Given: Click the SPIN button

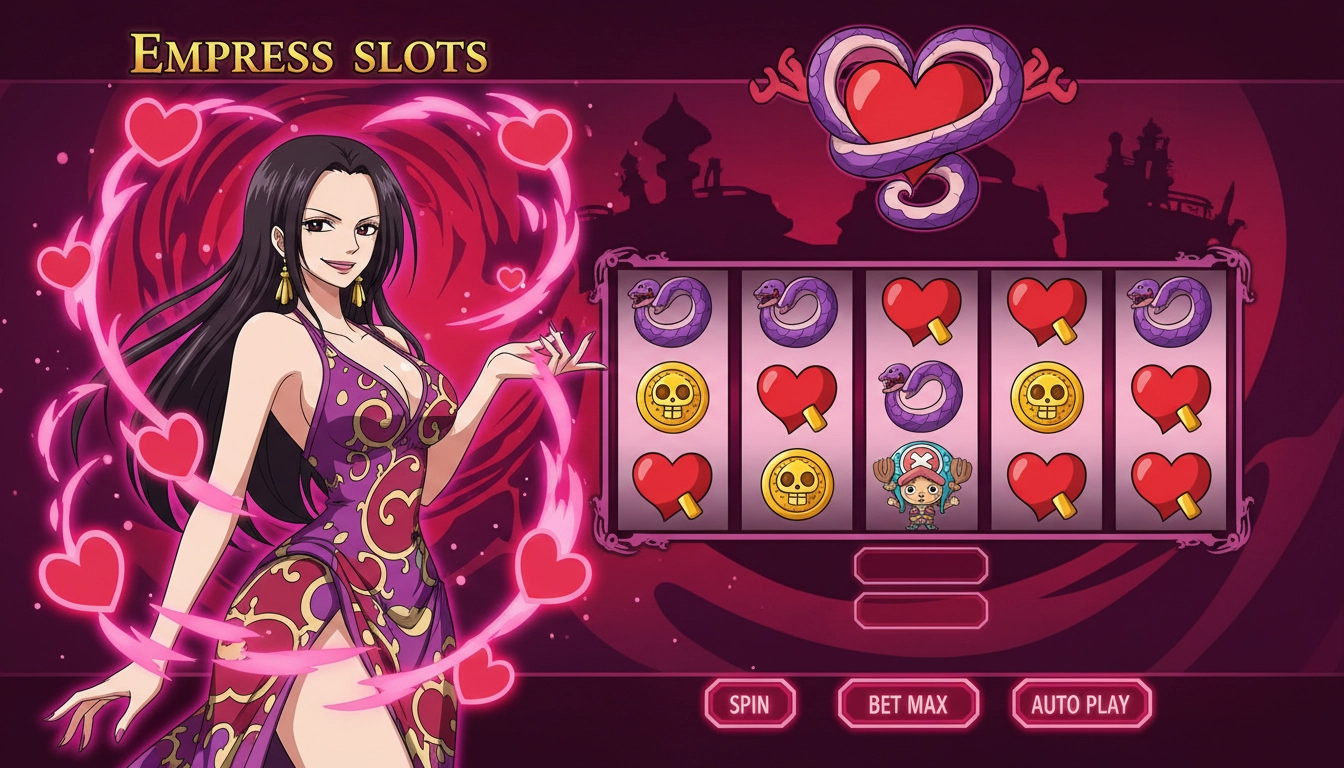Looking at the screenshot, I should [x=750, y=703].
